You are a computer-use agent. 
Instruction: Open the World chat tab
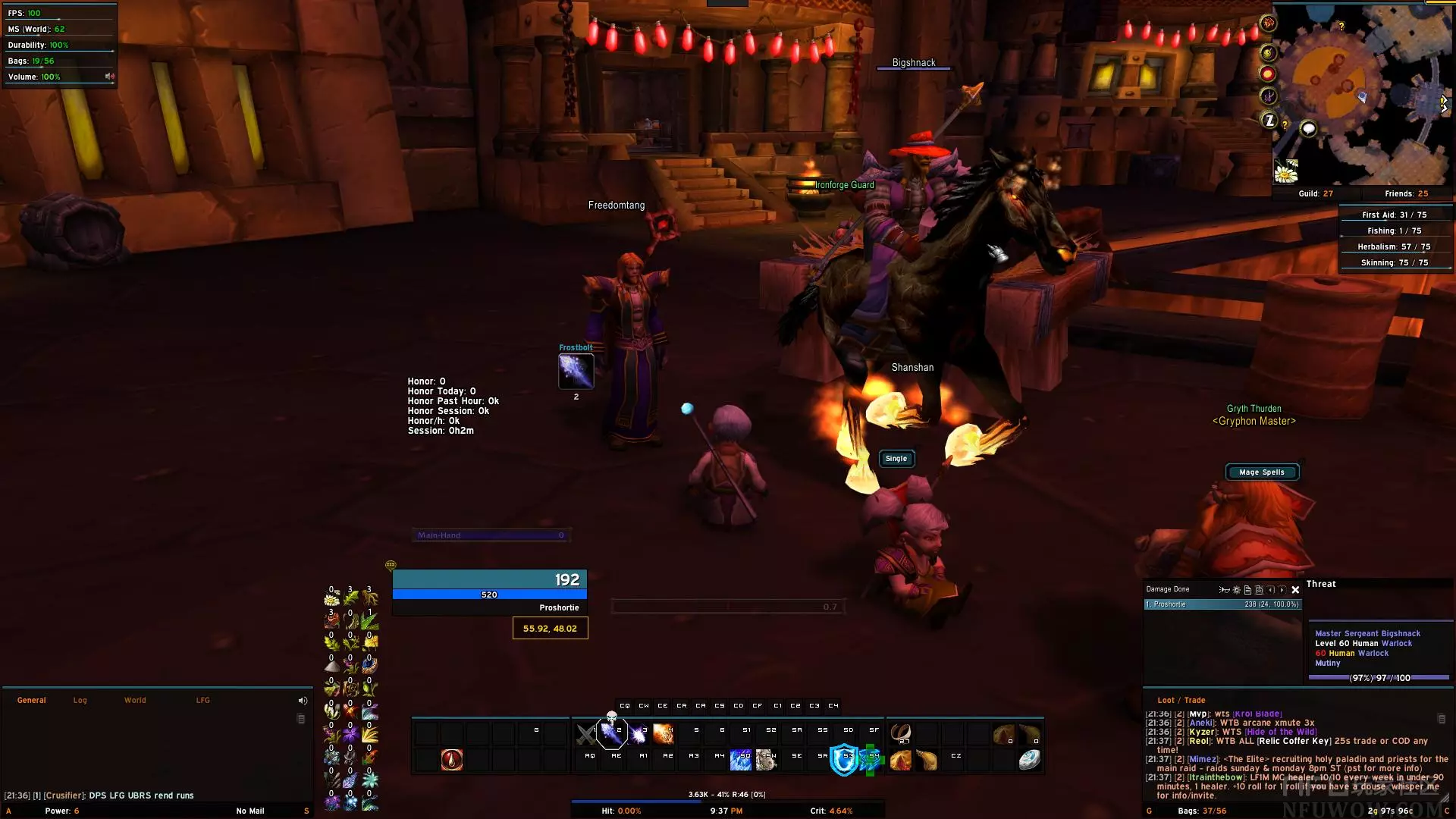click(135, 700)
